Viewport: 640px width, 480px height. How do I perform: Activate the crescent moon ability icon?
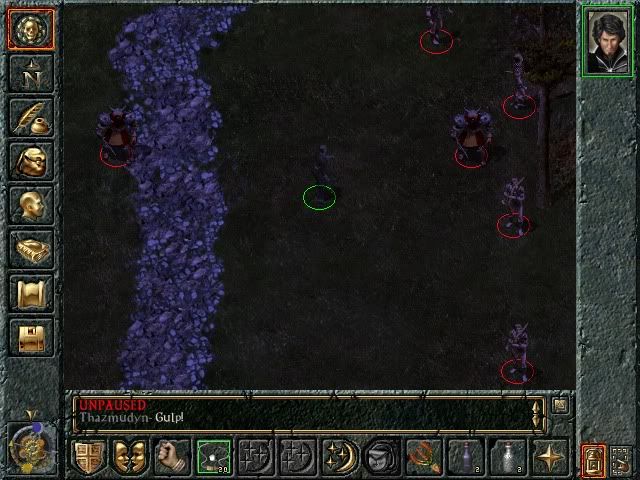[x=340, y=457]
